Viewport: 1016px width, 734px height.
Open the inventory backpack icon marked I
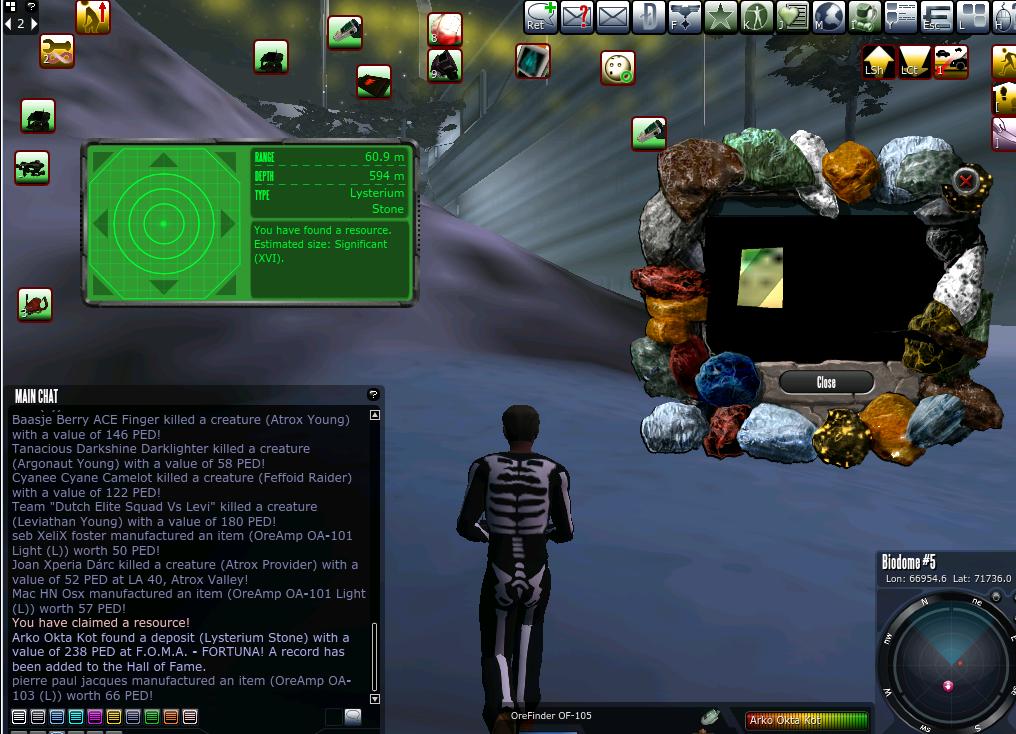pos(864,17)
